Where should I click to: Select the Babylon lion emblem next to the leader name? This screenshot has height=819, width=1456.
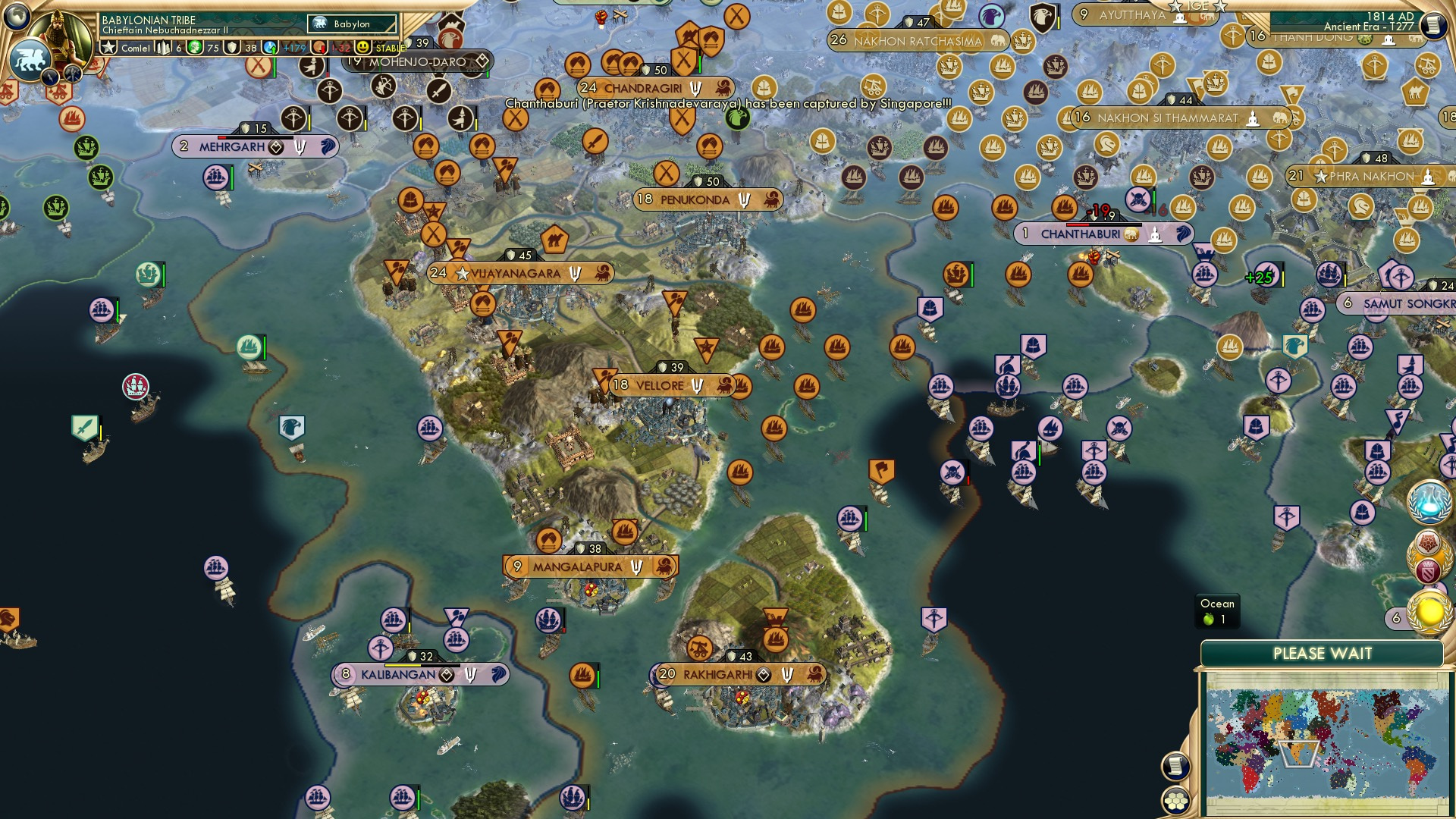coord(321,24)
